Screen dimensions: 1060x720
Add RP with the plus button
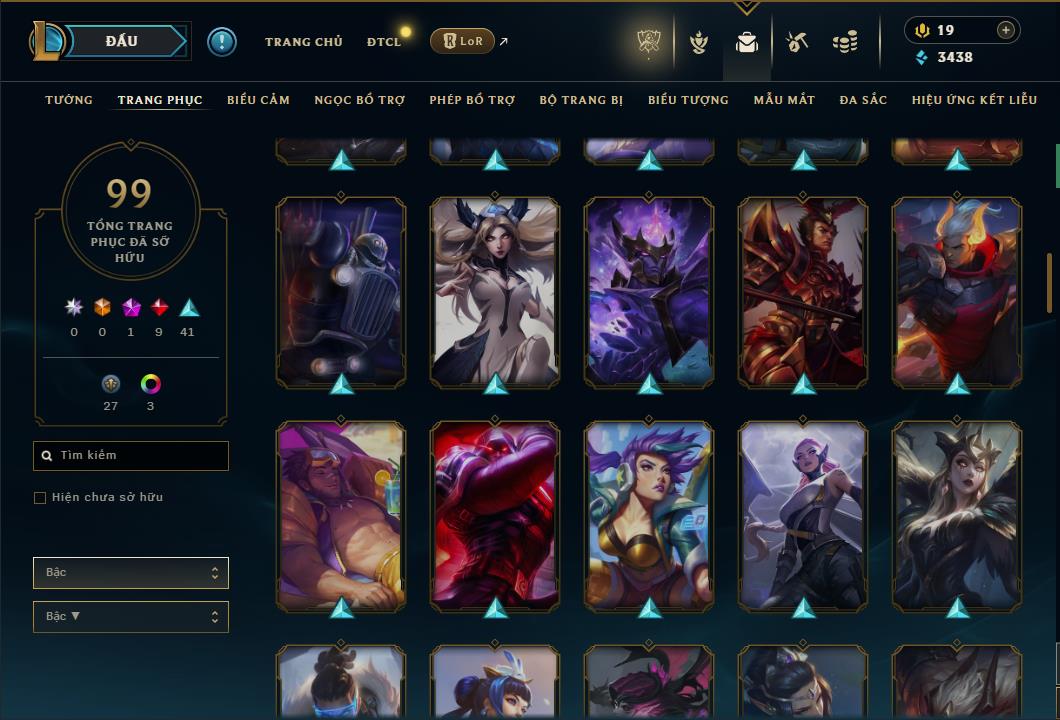pos(1005,30)
